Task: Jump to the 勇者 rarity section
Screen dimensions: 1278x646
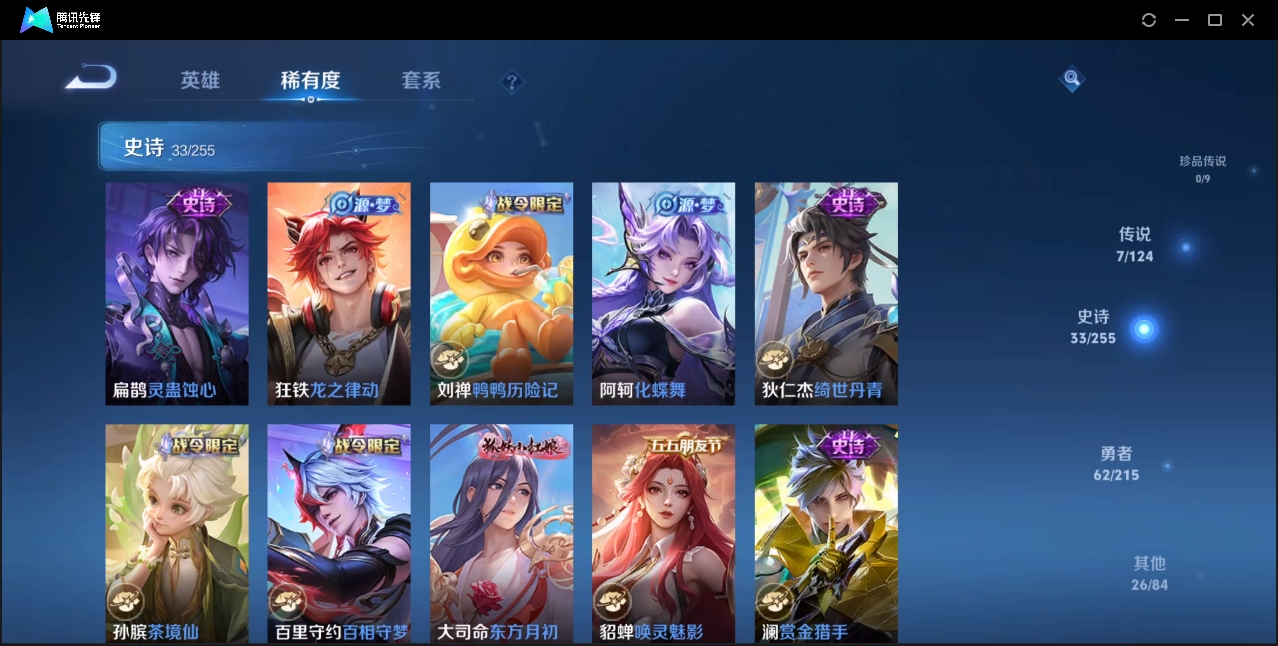Action: 1116,463
